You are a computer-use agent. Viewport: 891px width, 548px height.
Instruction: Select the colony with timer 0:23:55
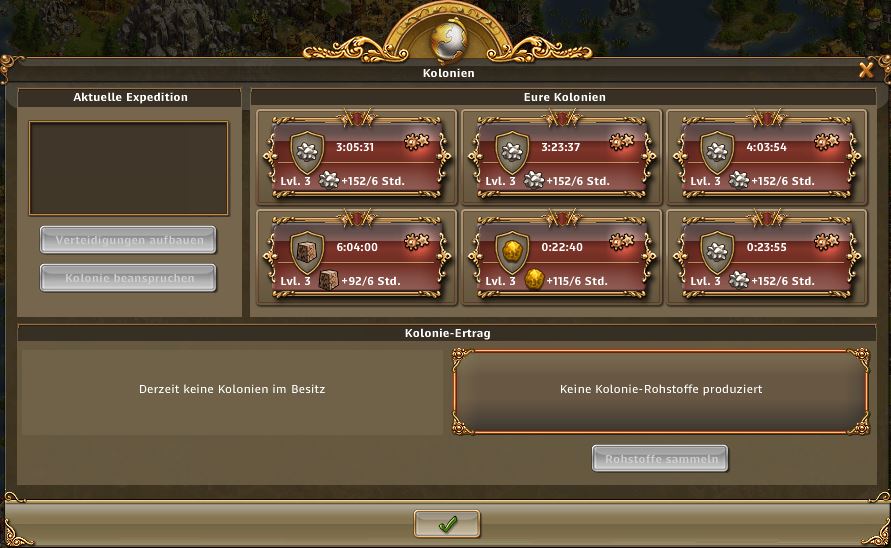[767, 257]
